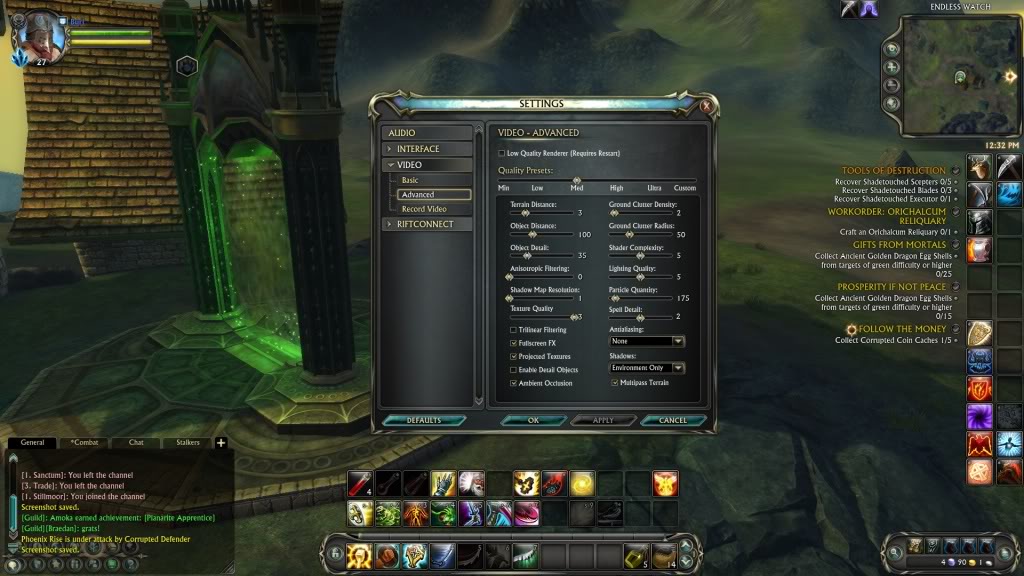This screenshot has width=1024, height=576.
Task: Disable Ambient Occlusion
Action: (514, 383)
